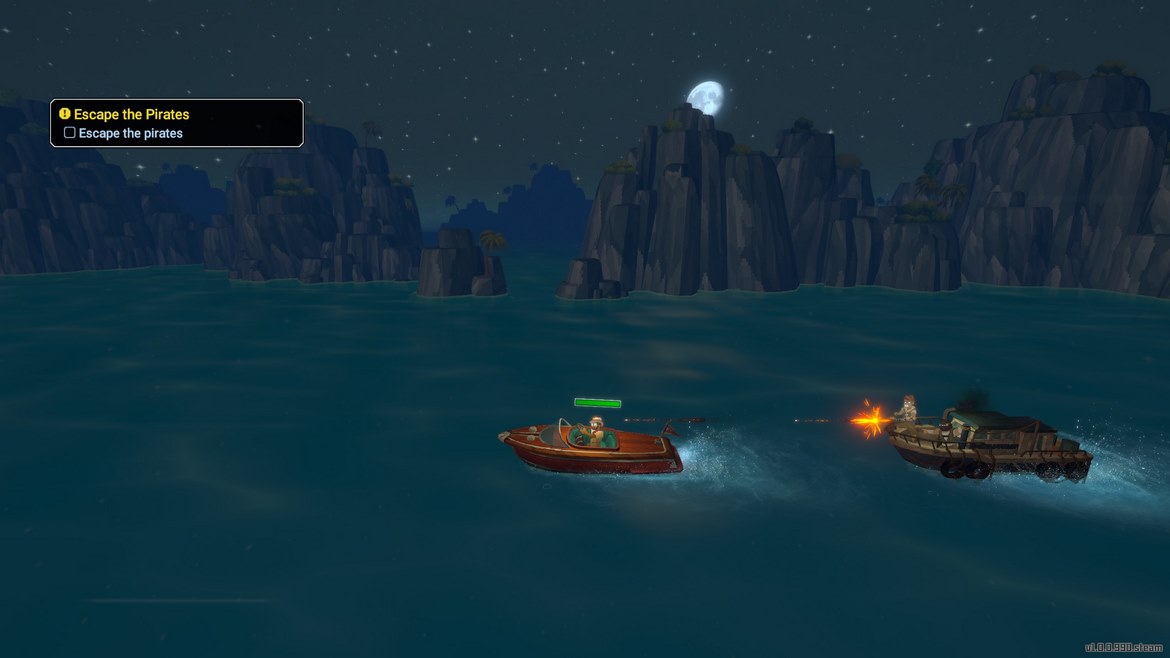Toggle the Escape the pirates objective checkbox

click(70, 133)
